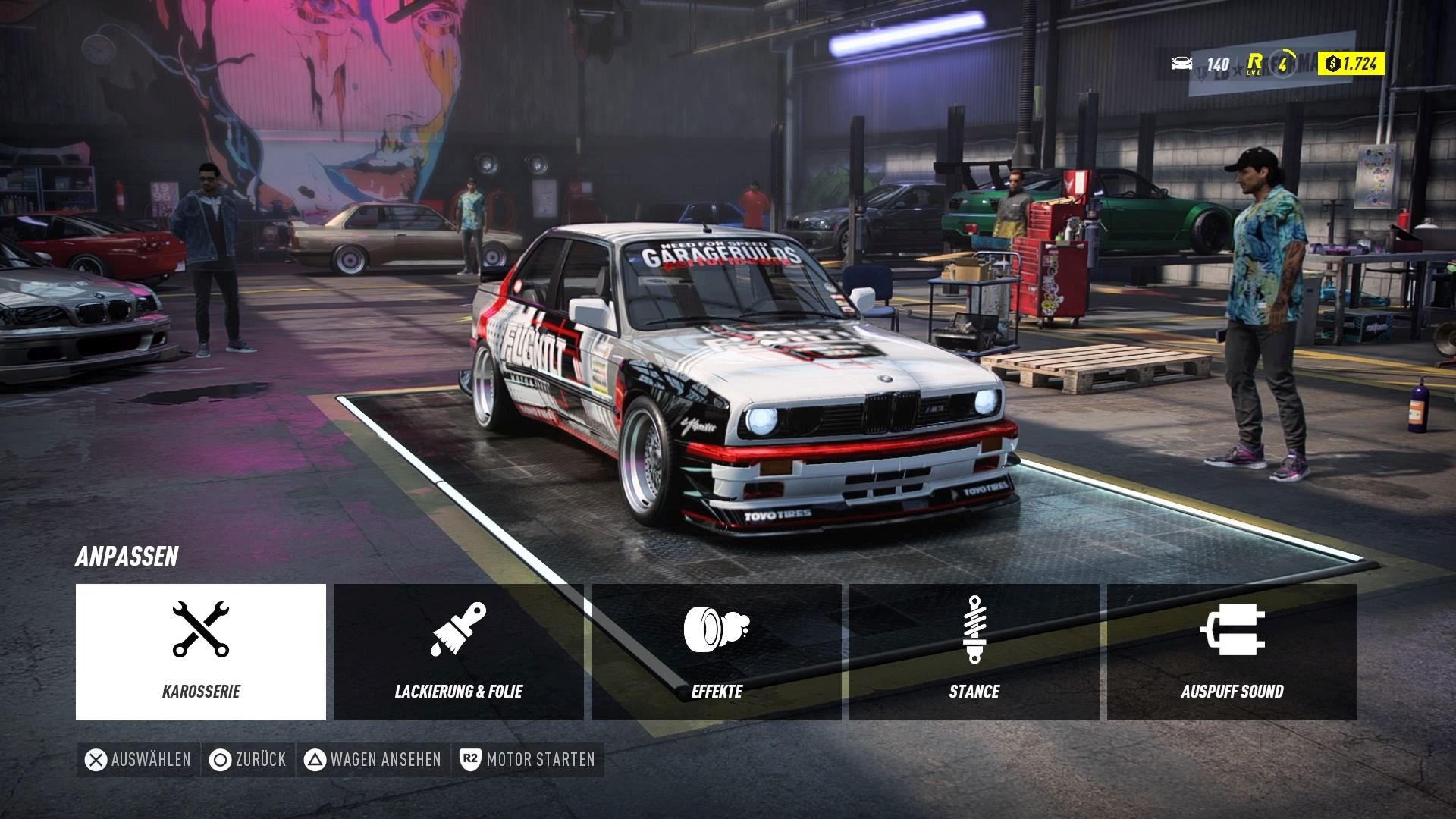Click the circle Zurück button prompt icon
Screen dimensions: 1456x819
(221, 758)
